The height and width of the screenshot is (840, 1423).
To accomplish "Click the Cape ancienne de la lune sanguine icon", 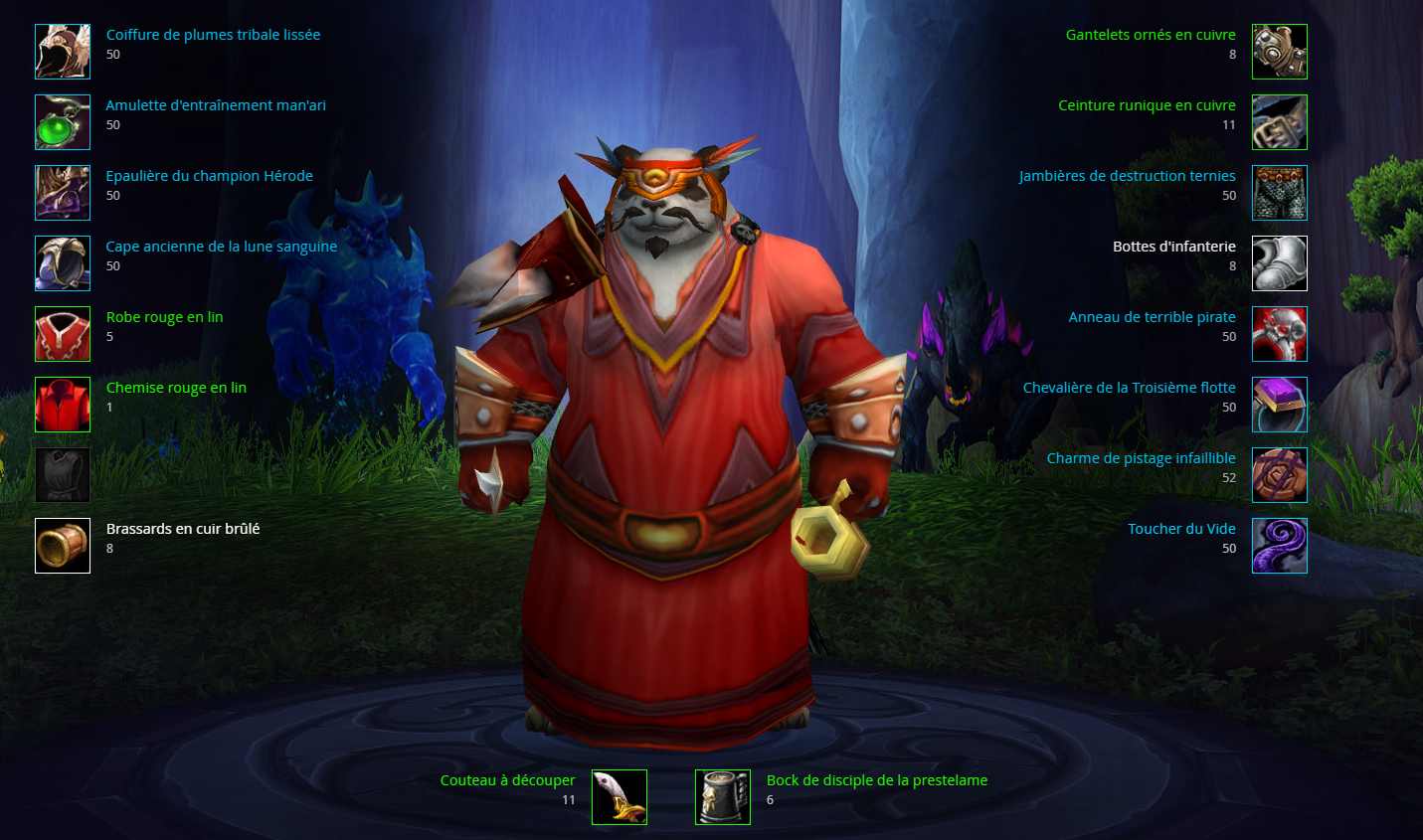I will tap(63, 262).
